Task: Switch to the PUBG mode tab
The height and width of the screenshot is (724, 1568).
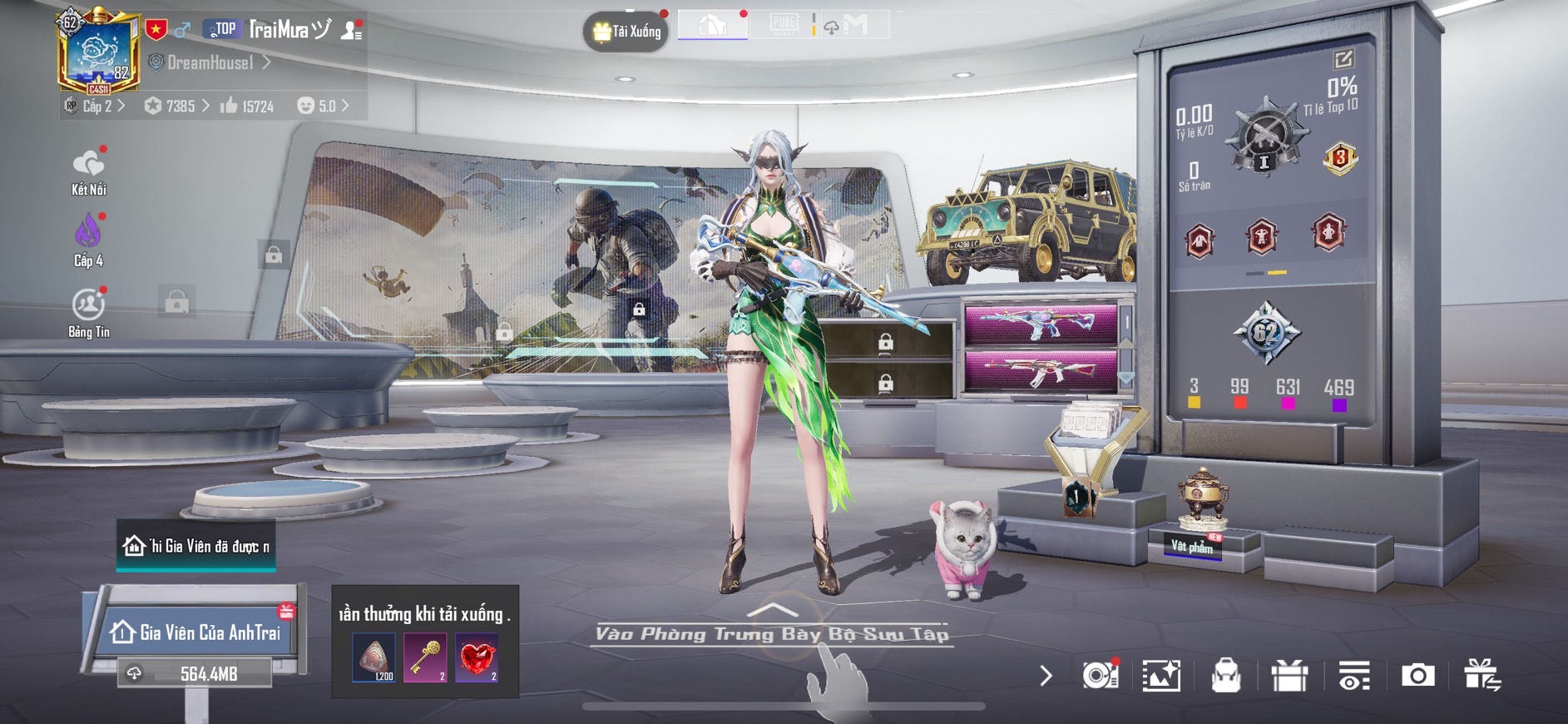Action: pos(784,24)
